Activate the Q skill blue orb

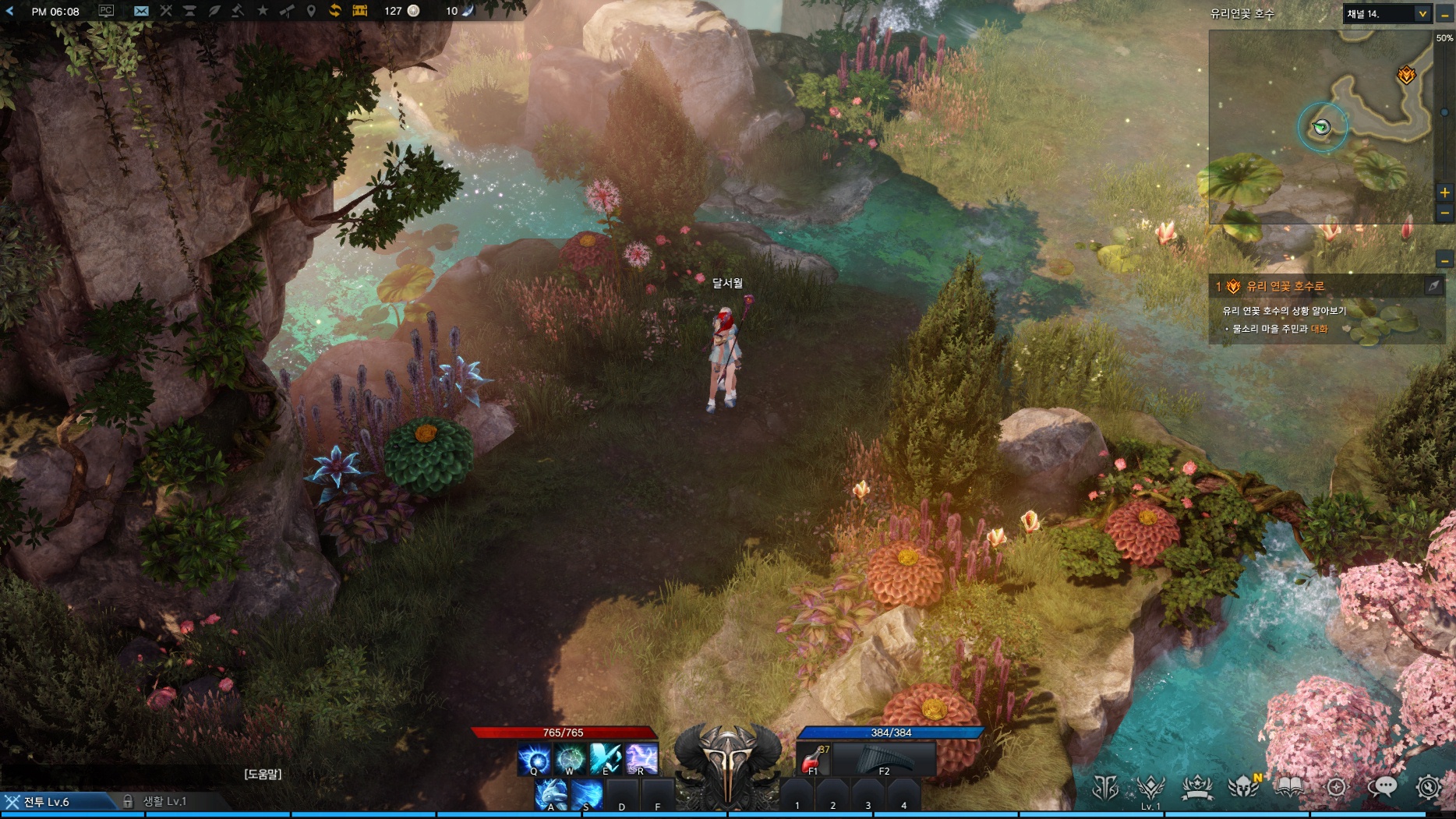[534, 759]
